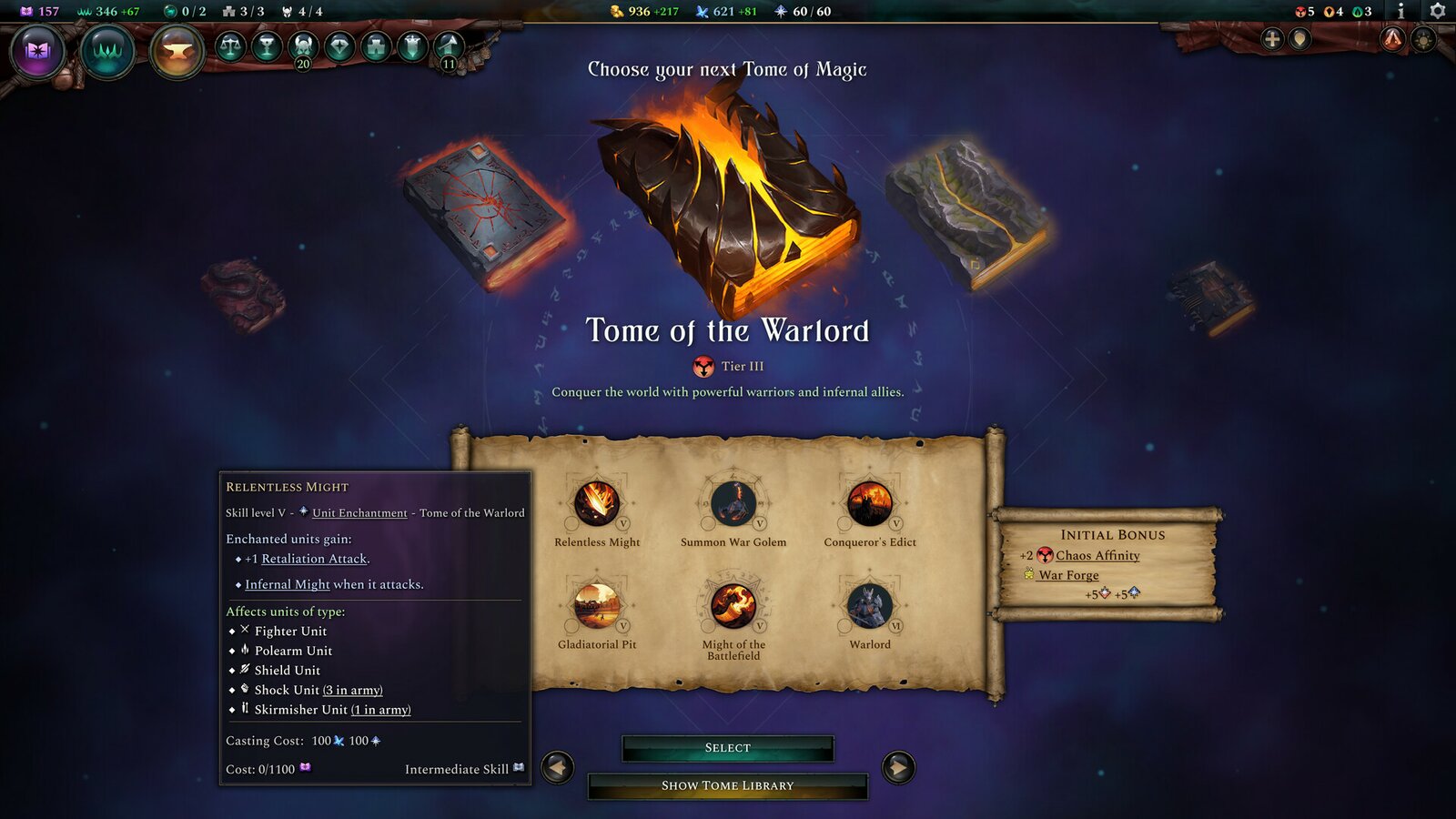Open the Unit Enchantment link in the tooltip
This screenshot has height=819, width=1456.
point(359,512)
